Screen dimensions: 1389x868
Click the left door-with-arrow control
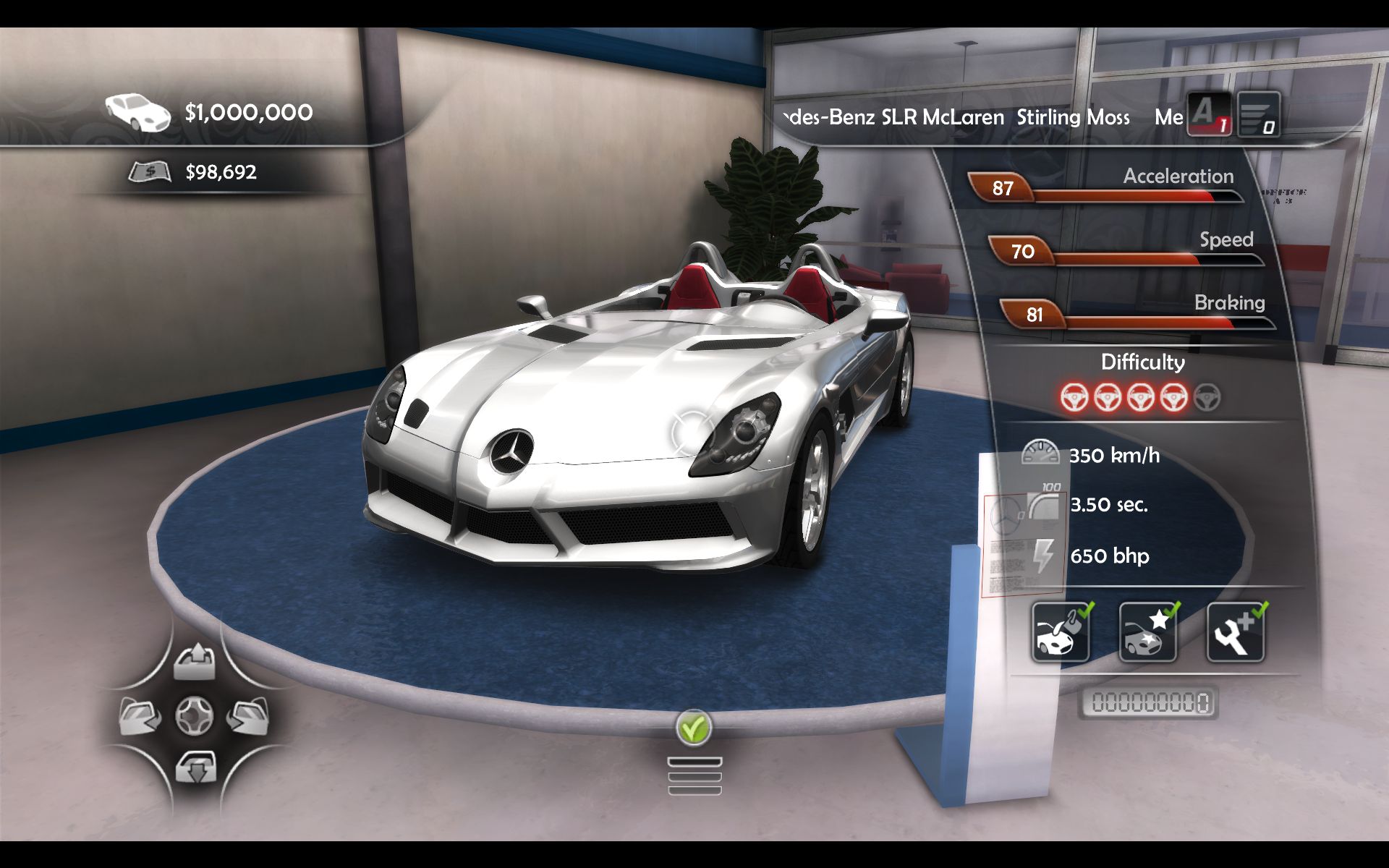(x=140, y=716)
